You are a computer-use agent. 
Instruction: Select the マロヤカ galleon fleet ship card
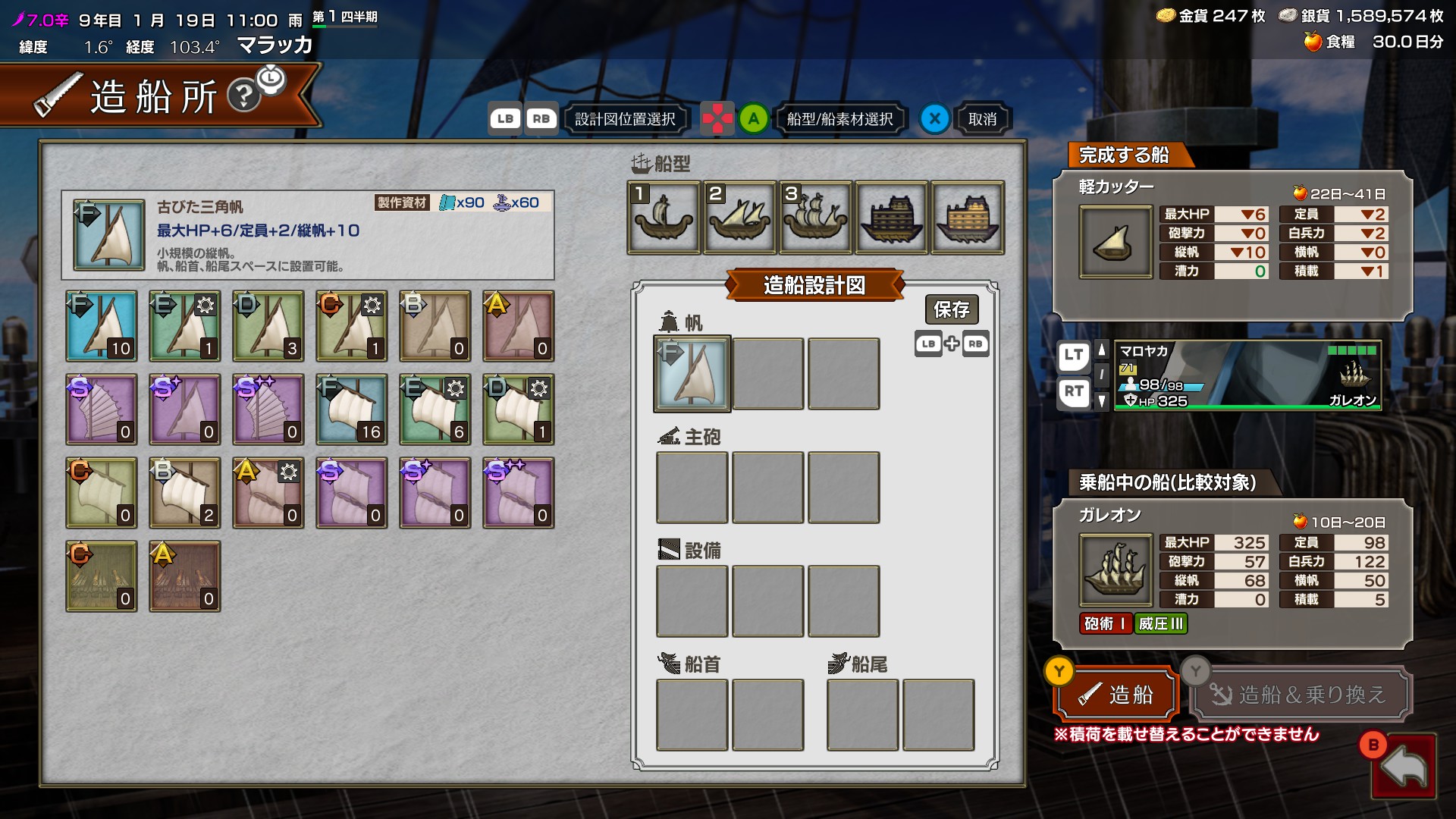[x=1247, y=375]
